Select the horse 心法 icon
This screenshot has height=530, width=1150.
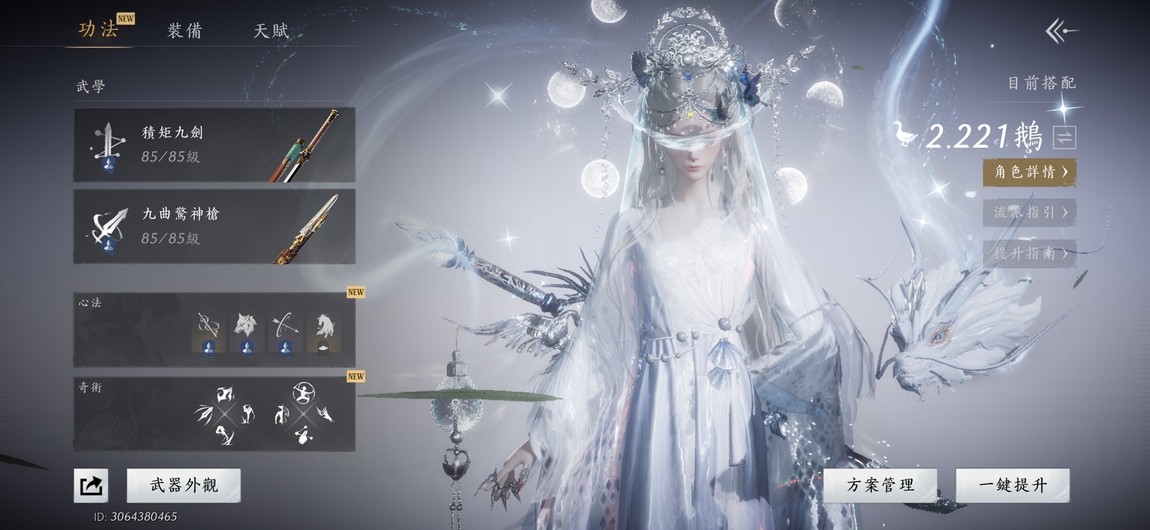point(324,326)
